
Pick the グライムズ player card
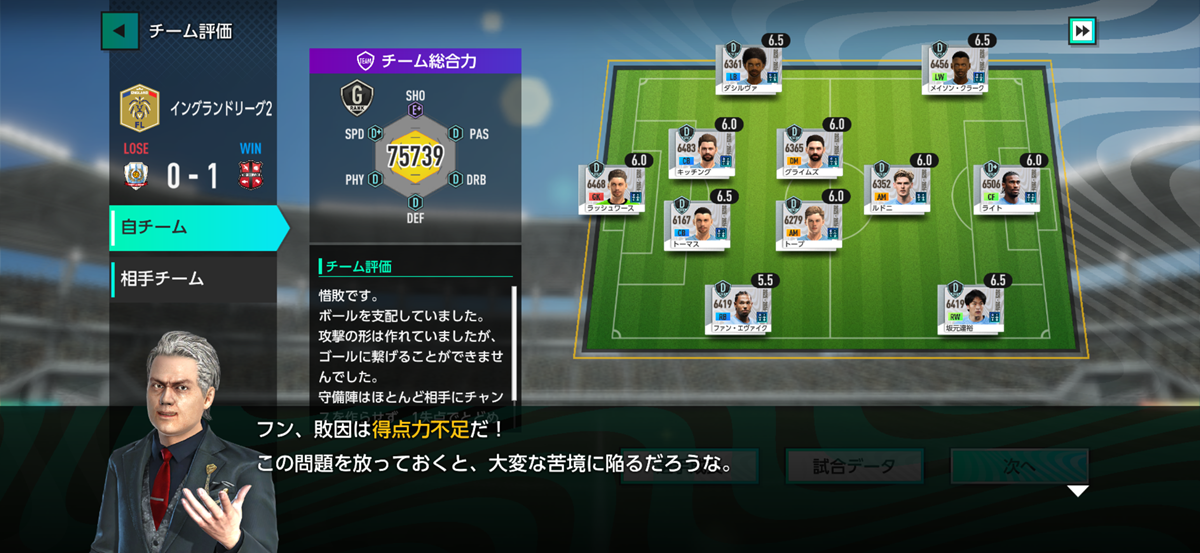tap(810, 153)
